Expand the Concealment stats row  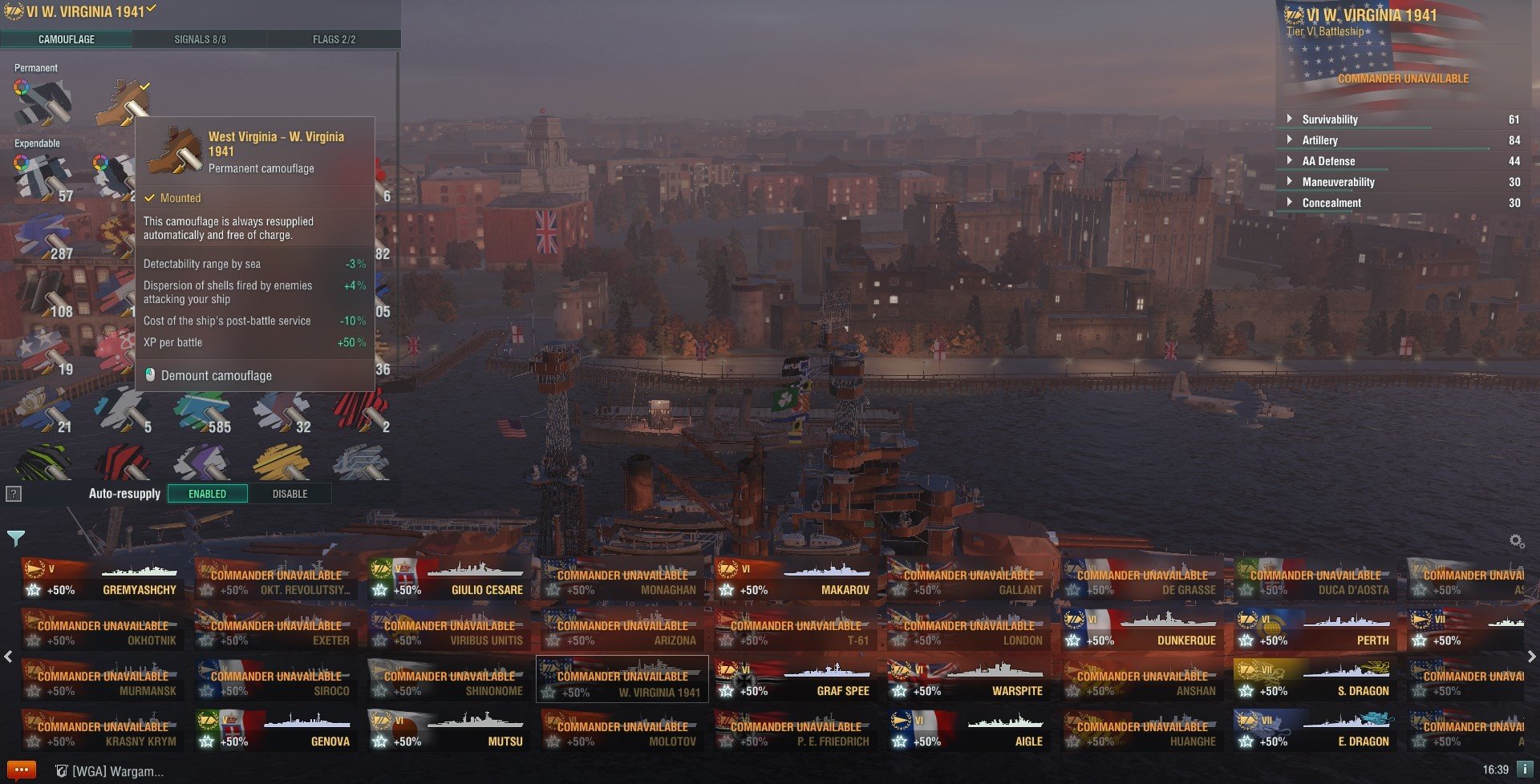(1331, 203)
